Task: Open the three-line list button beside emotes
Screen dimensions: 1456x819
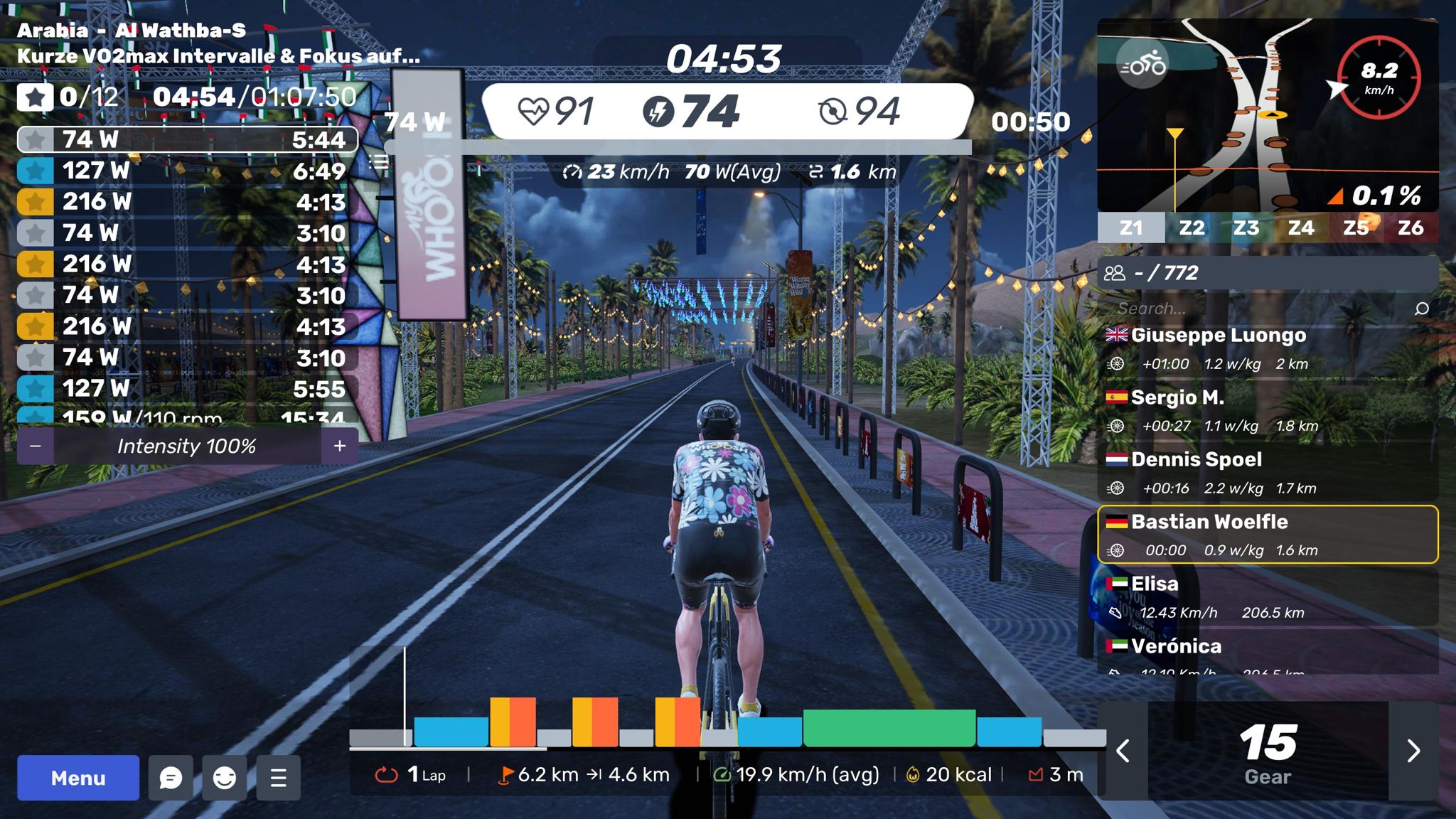Action: 279,778
